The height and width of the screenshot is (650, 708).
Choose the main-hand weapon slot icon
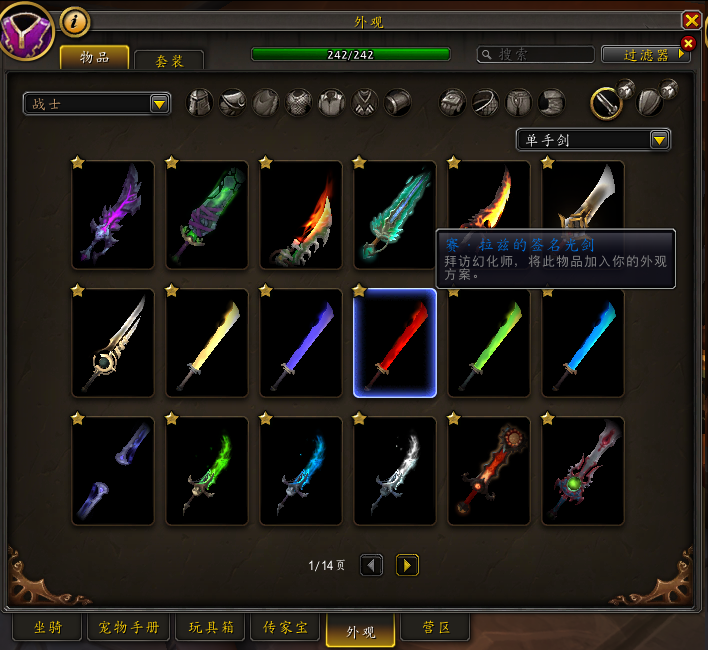tap(606, 102)
